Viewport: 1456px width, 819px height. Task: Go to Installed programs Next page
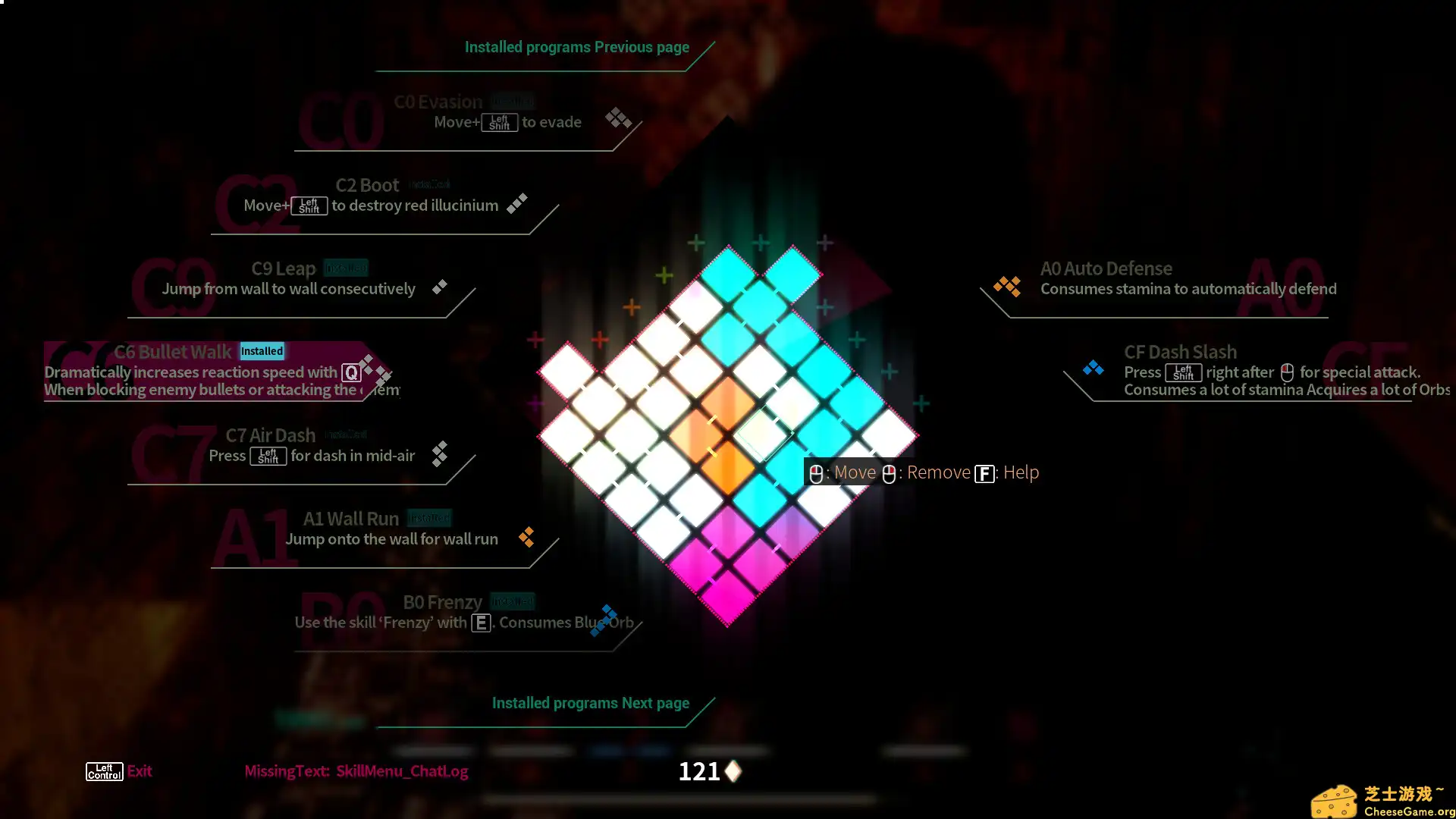pos(591,702)
